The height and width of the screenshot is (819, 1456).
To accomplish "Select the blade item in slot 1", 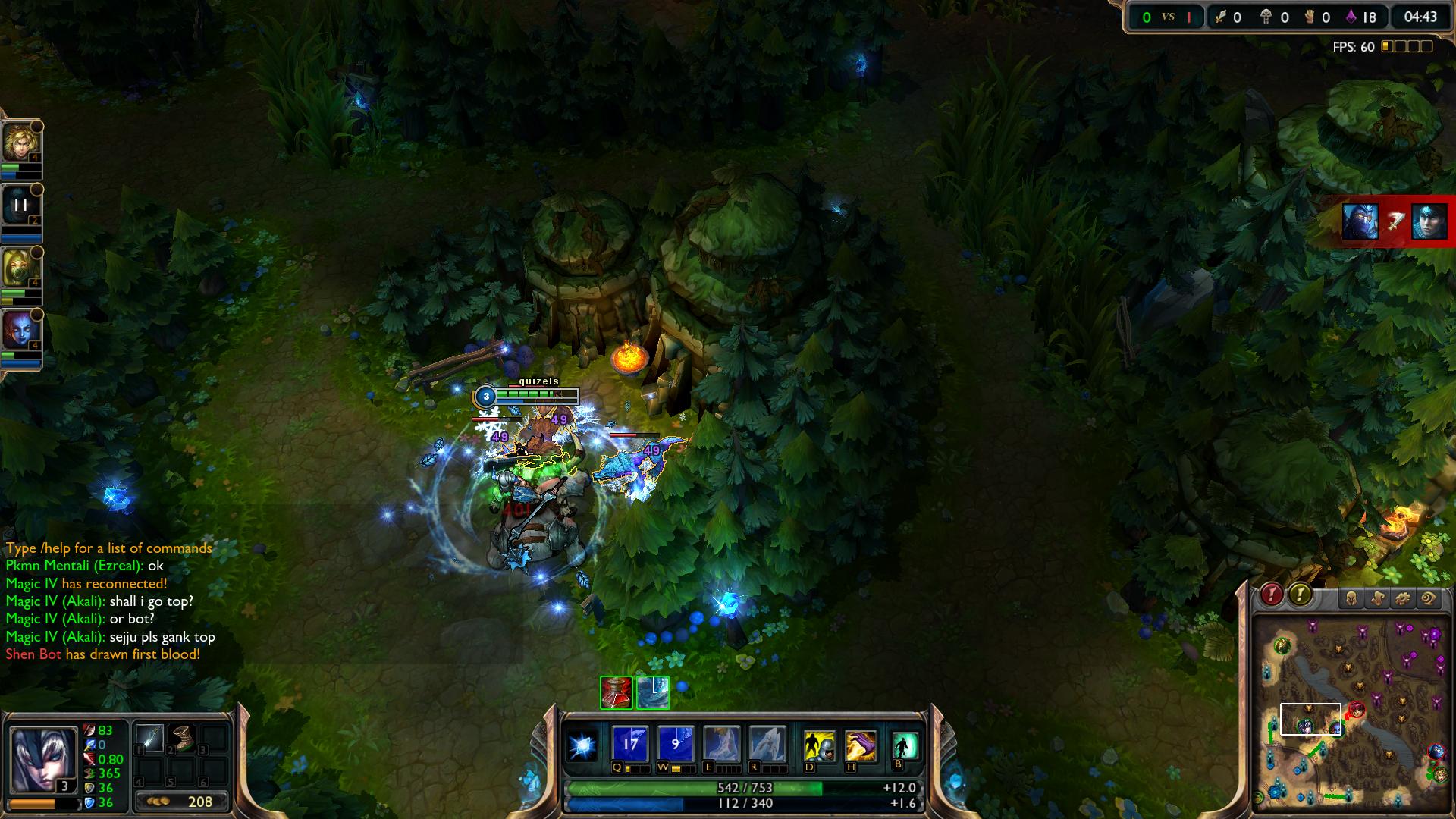I will (149, 738).
